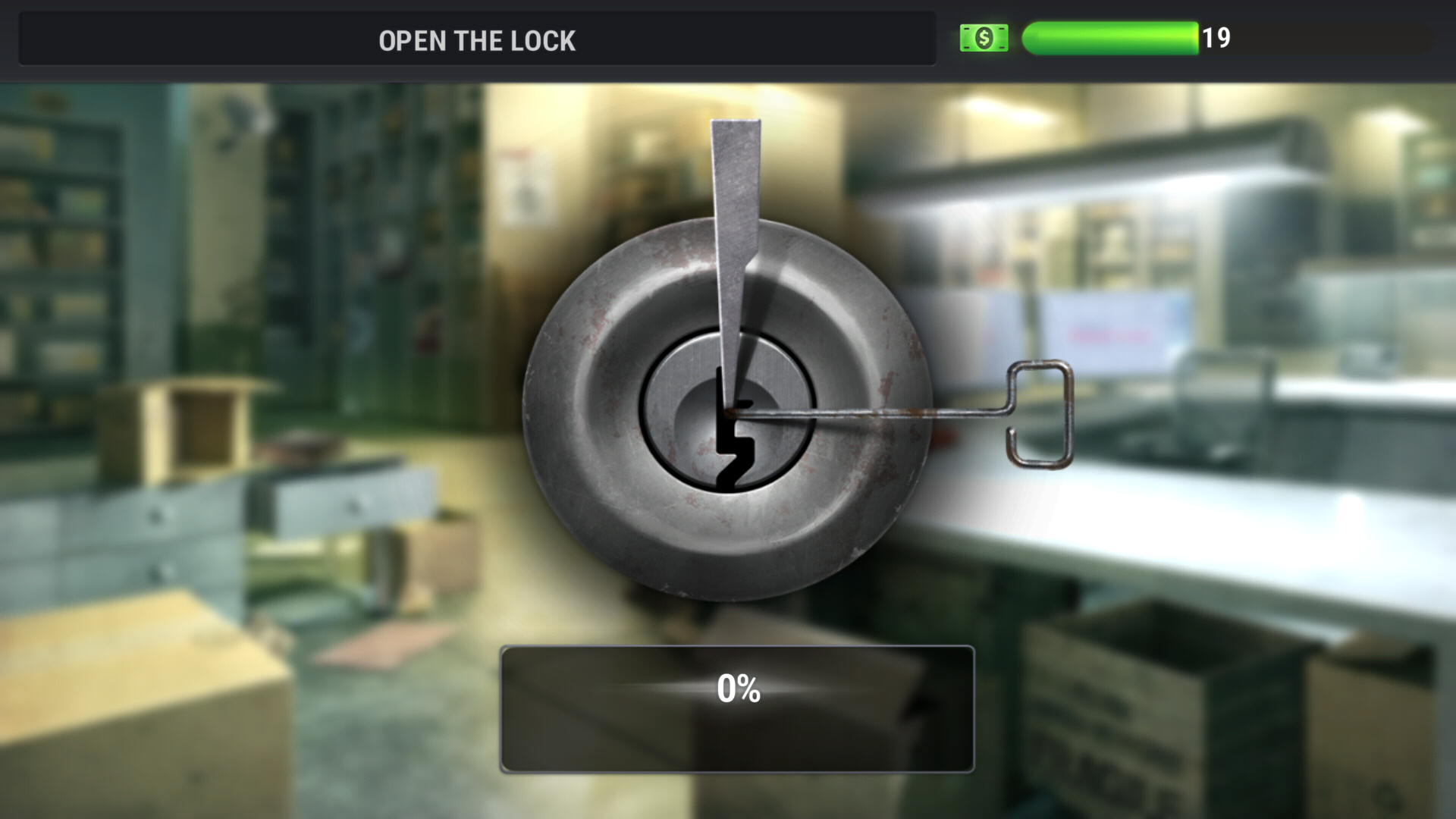
Task: Grab the bent wire tension wrench handle
Action: tap(1040, 413)
